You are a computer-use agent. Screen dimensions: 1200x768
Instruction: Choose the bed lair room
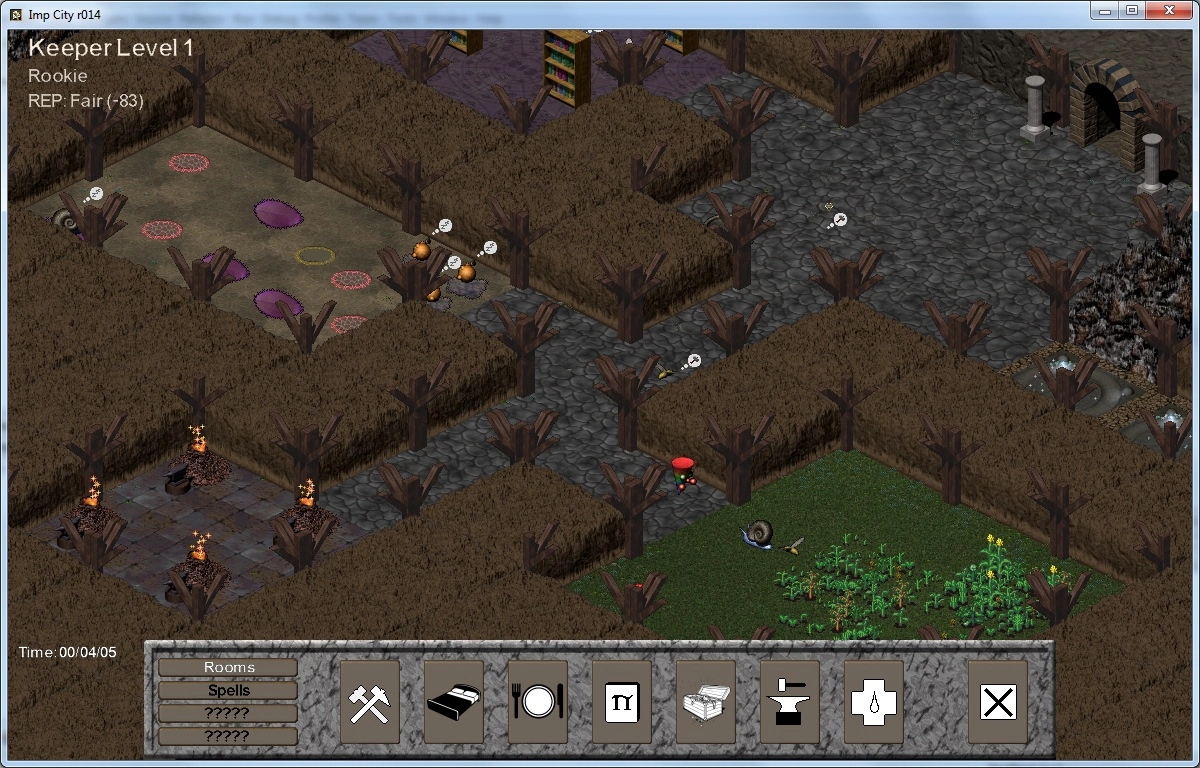(x=453, y=701)
